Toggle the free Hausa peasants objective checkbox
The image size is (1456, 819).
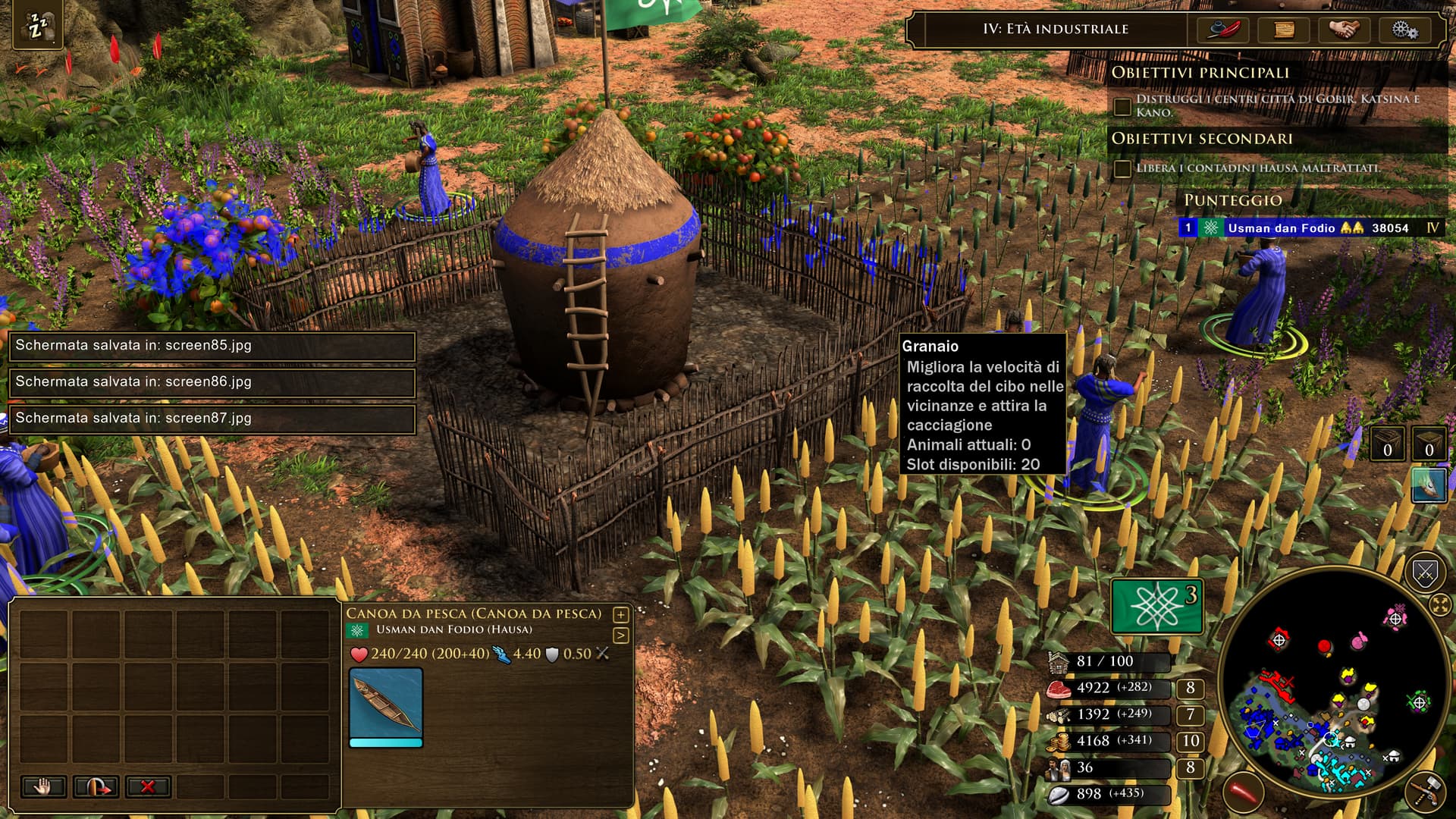[1122, 168]
